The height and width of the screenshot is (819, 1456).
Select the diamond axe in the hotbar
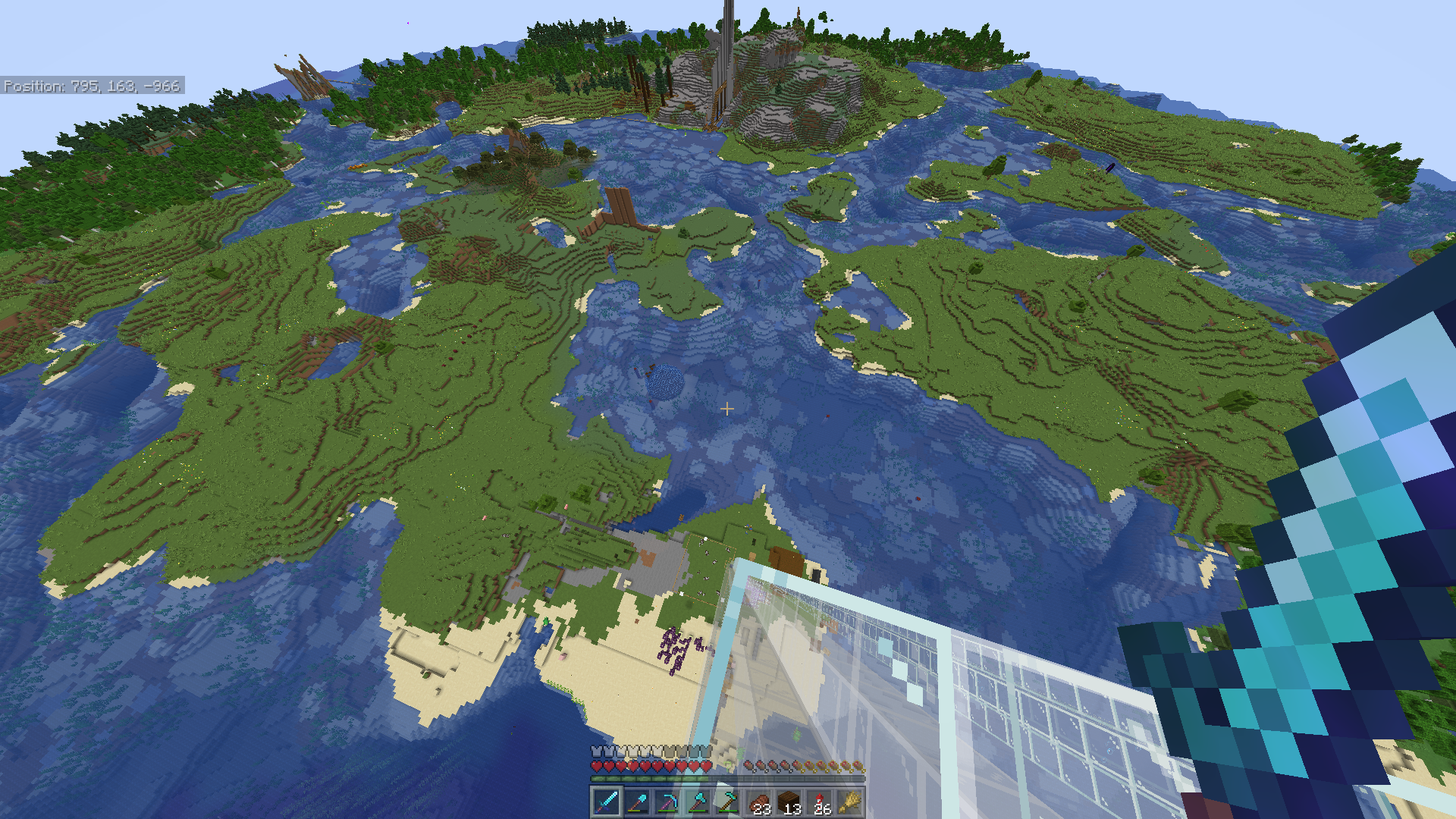[x=698, y=802]
